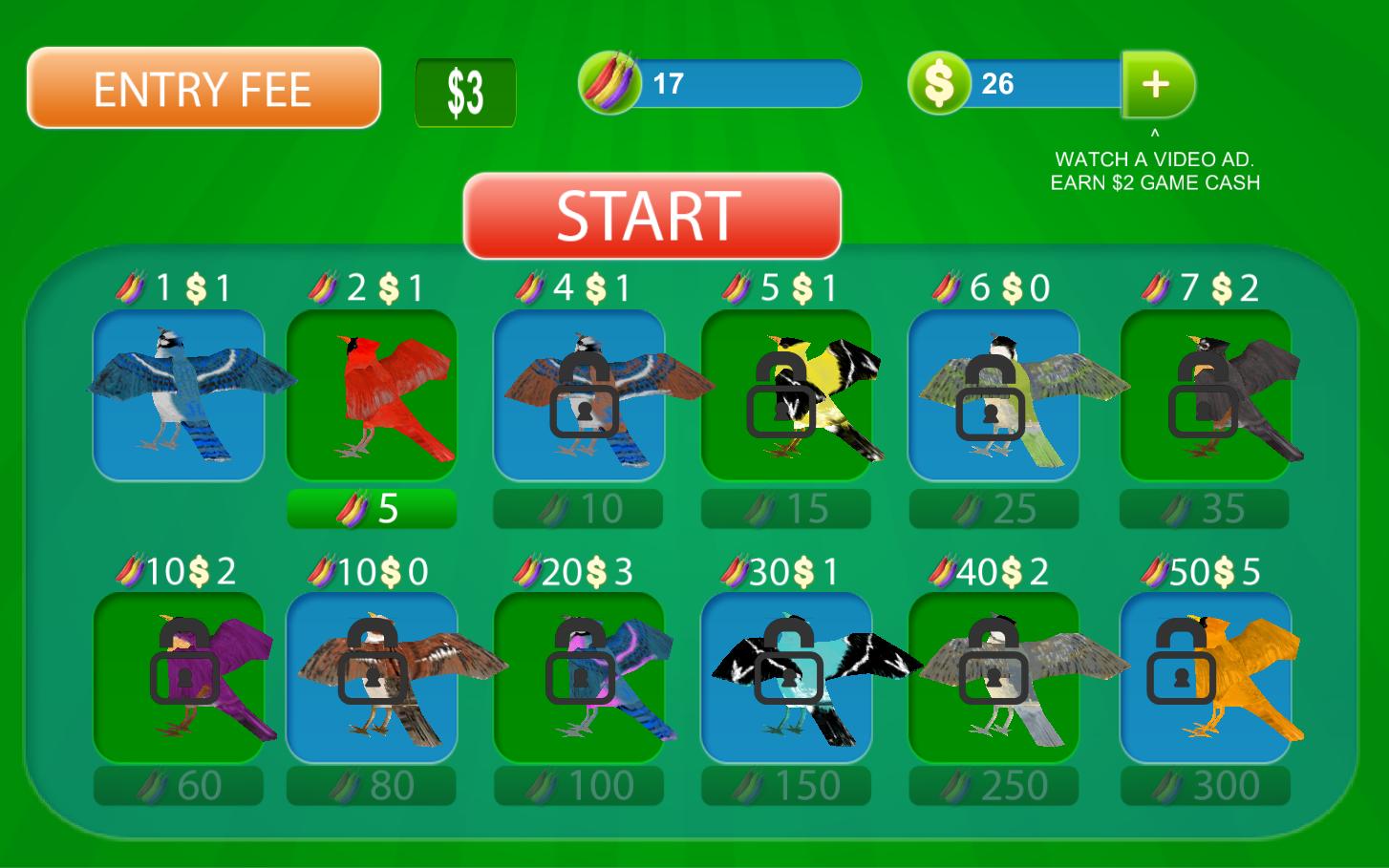This screenshot has width=1389, height=868.
Task: Click the locked olive-green bird costing 25
Action: 994,394
